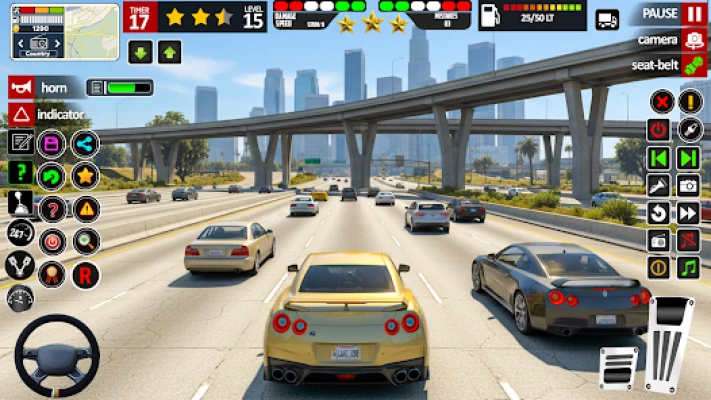711x400 pixels.
Task: Switch the camera view
Action: [694, 40]
